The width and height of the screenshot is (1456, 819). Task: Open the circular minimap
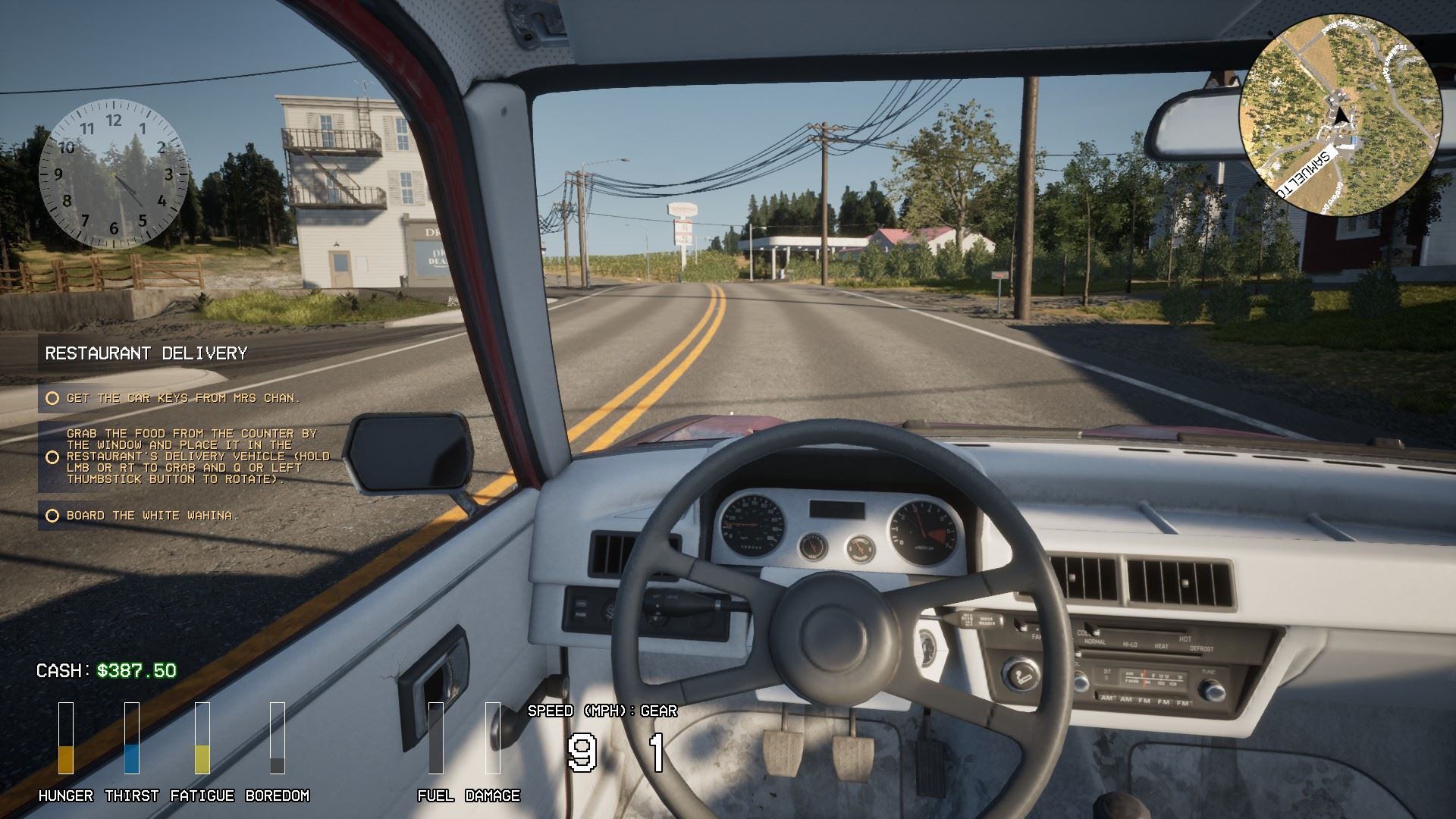point(1340,115)
